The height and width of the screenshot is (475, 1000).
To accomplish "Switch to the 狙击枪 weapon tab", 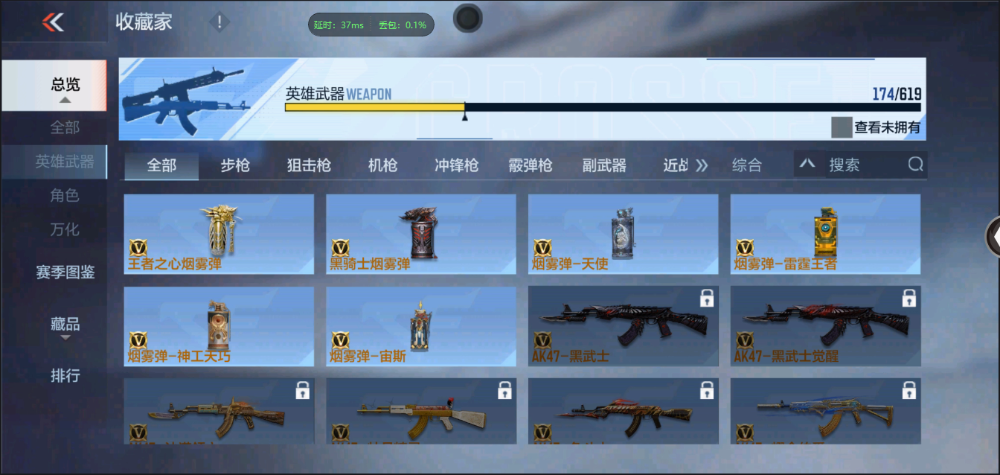I will pos(309,165).
